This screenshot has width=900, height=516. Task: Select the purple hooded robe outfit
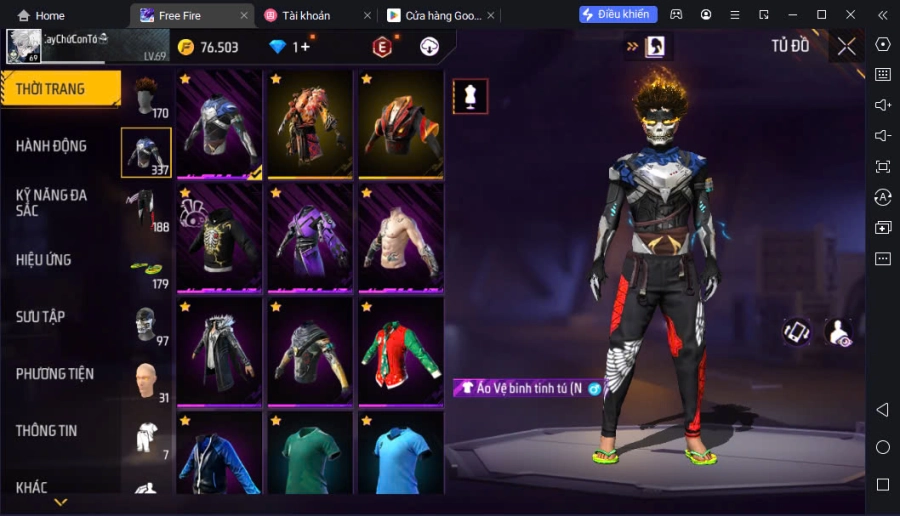point(309,237)
